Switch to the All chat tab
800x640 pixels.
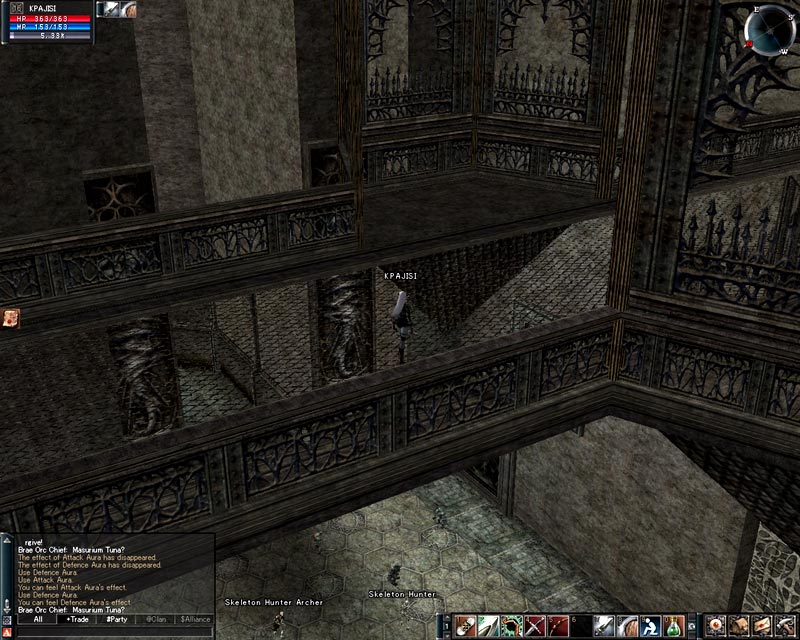(x=37, y=619)
